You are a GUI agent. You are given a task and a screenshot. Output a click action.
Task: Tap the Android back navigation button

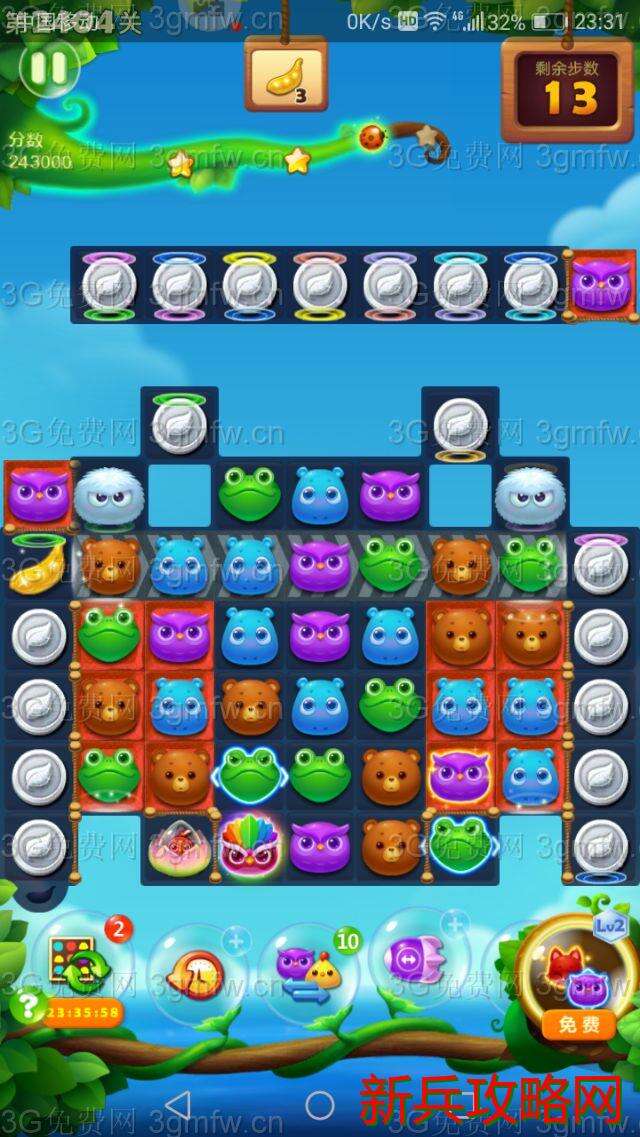(x=178, y=1105)
